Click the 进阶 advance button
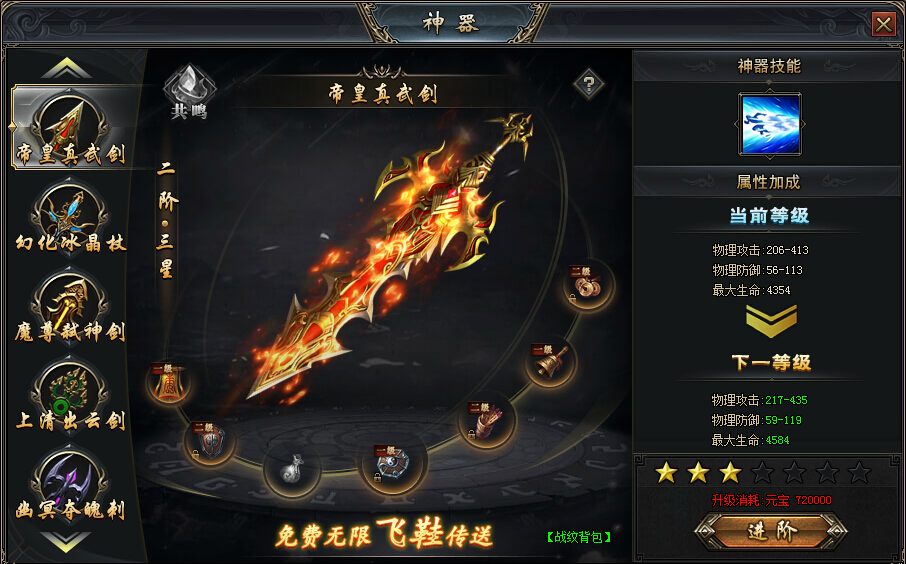The width and height of the screenshot is (906, 564). click(771, 531)
